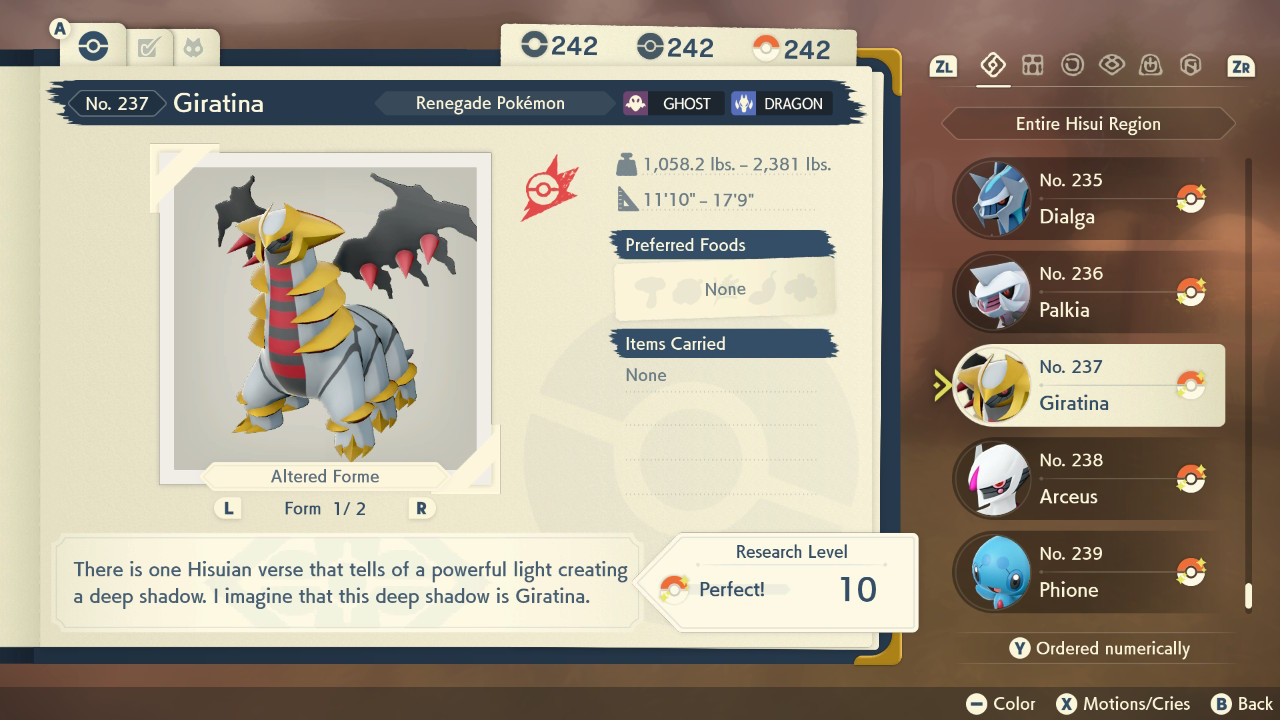Choose the eye-shaped area filter icon
The image size is (1280, 720).
1111,66
